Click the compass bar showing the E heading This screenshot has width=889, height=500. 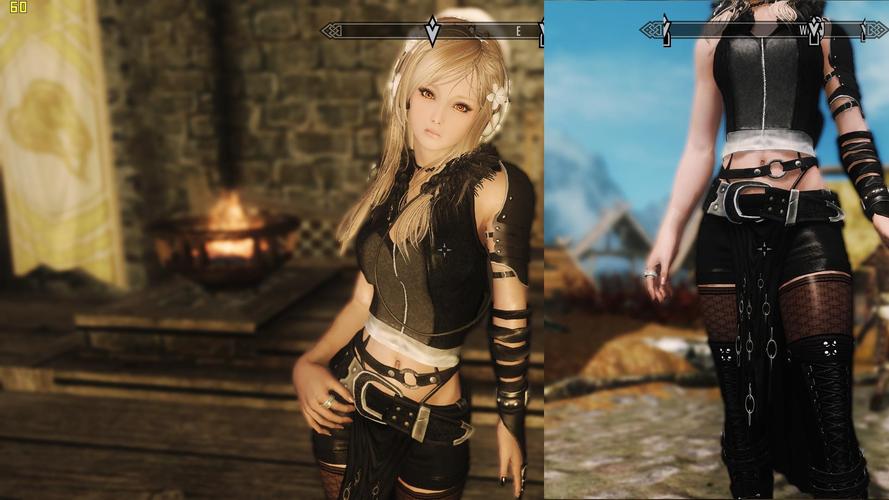coord(434,31)
